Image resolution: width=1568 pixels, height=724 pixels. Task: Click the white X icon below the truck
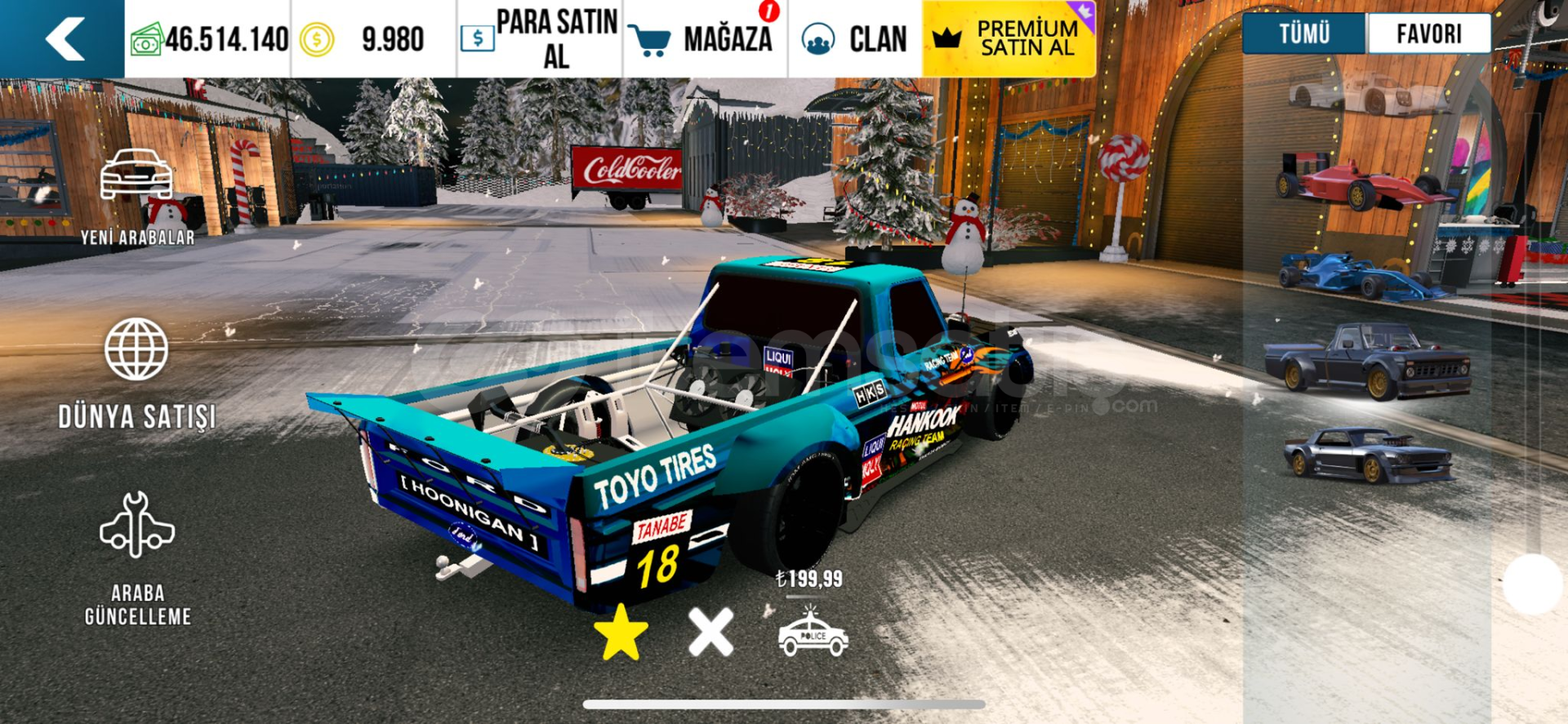click(710, 633)
